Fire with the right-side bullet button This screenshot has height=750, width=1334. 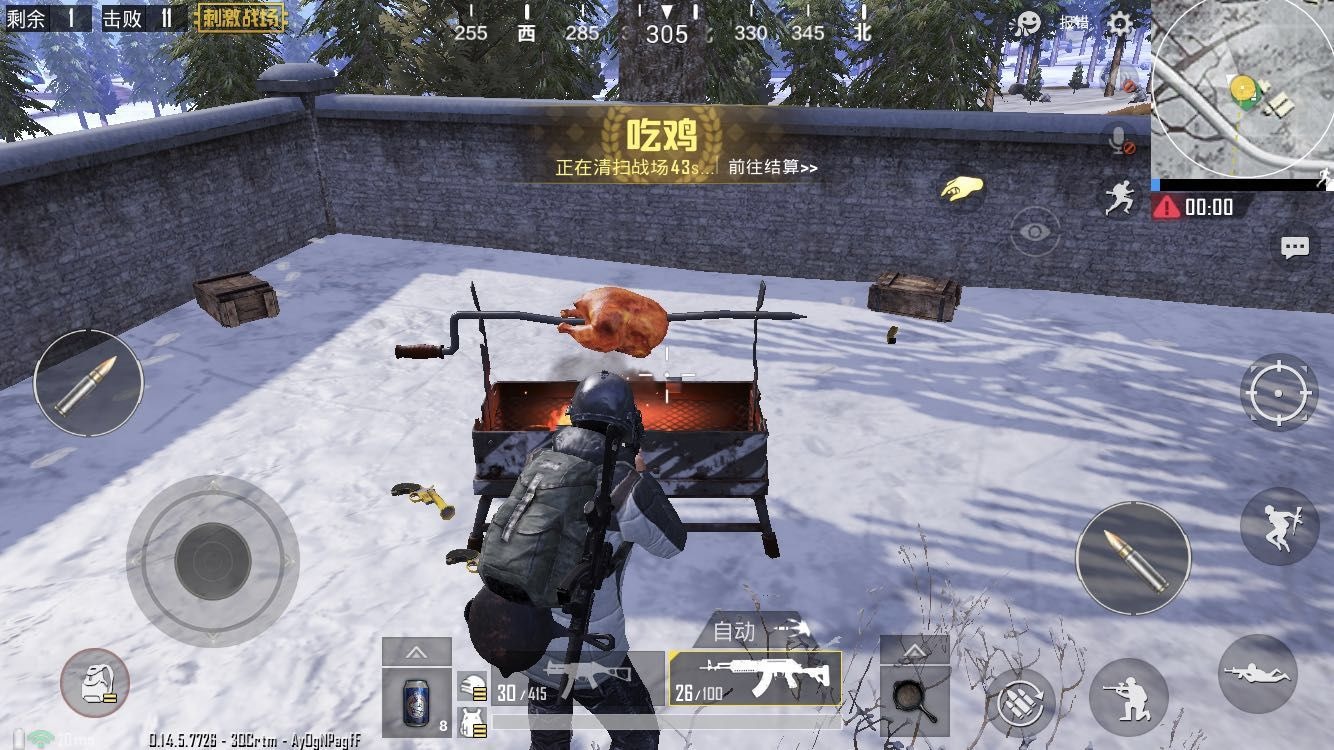coord(1133,558)
